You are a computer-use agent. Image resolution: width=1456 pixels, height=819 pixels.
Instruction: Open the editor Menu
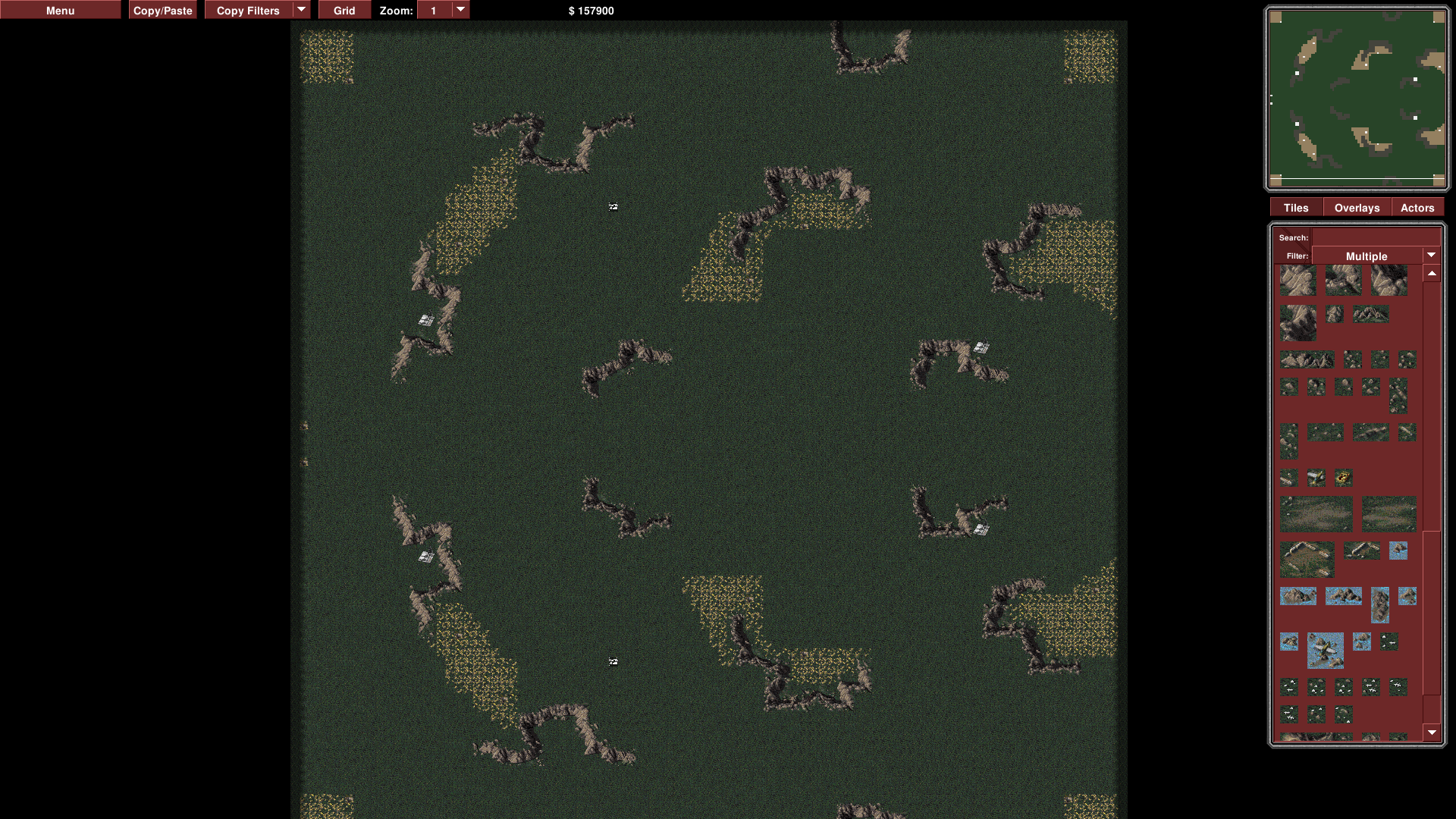60,11
